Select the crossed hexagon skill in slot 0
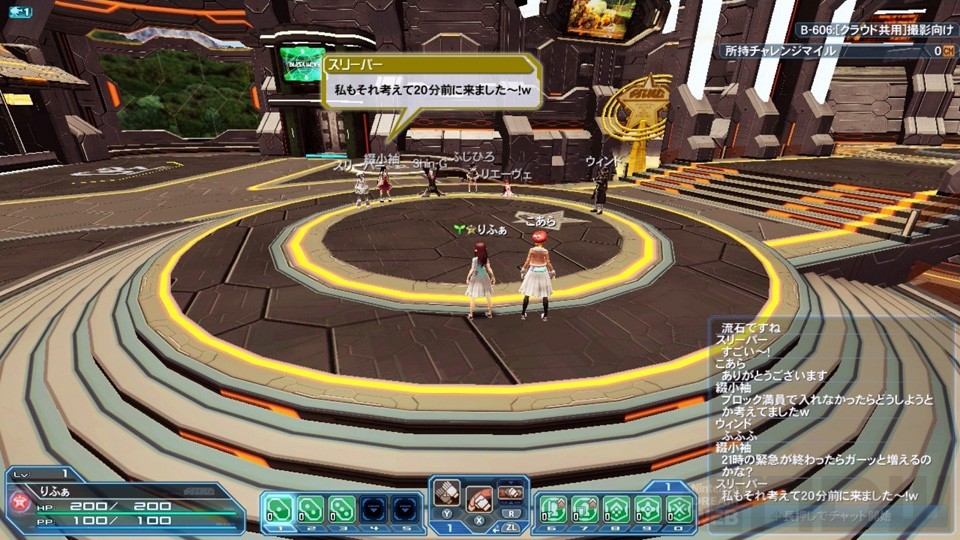Viewport: 960px width, 540px height. pos(679,508)
